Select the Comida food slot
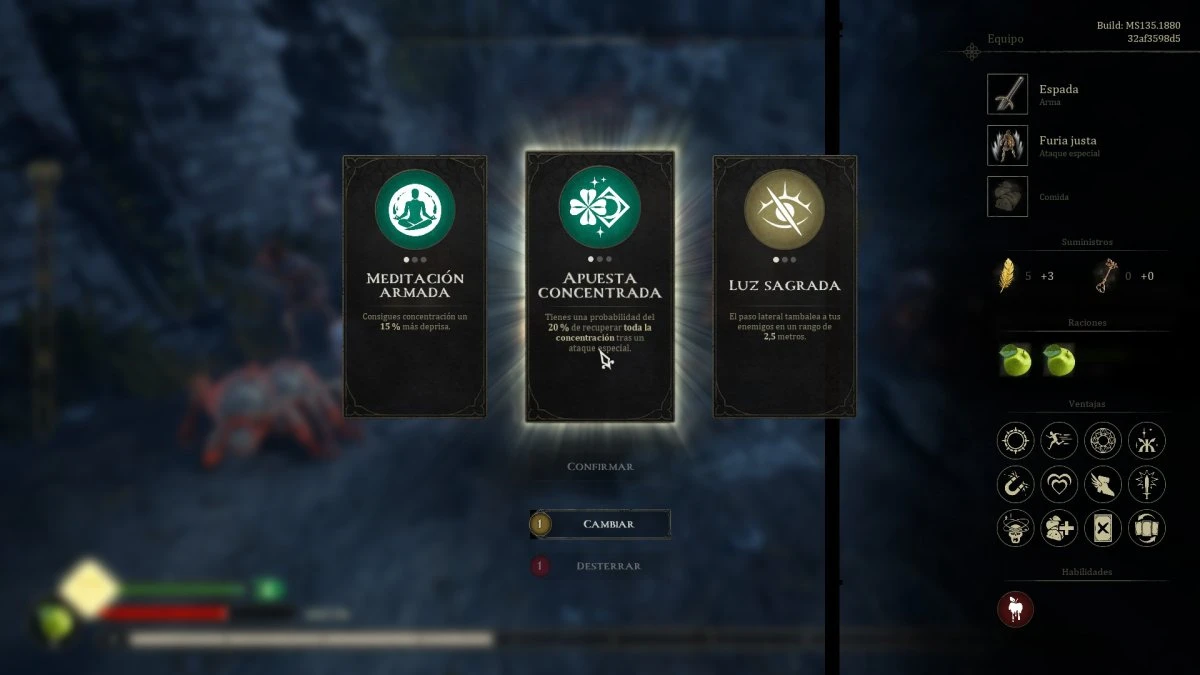Image resolution: width=1200 pixels, height=675 pixels. 1007,196
